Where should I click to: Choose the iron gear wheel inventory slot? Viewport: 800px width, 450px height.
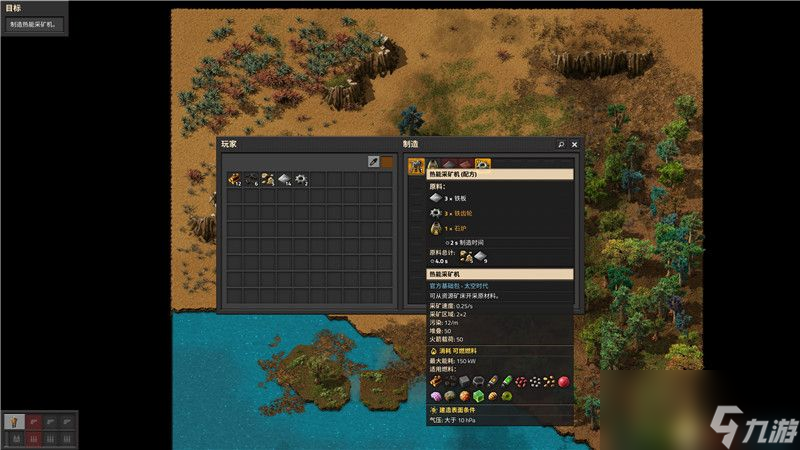click(301, 179)
